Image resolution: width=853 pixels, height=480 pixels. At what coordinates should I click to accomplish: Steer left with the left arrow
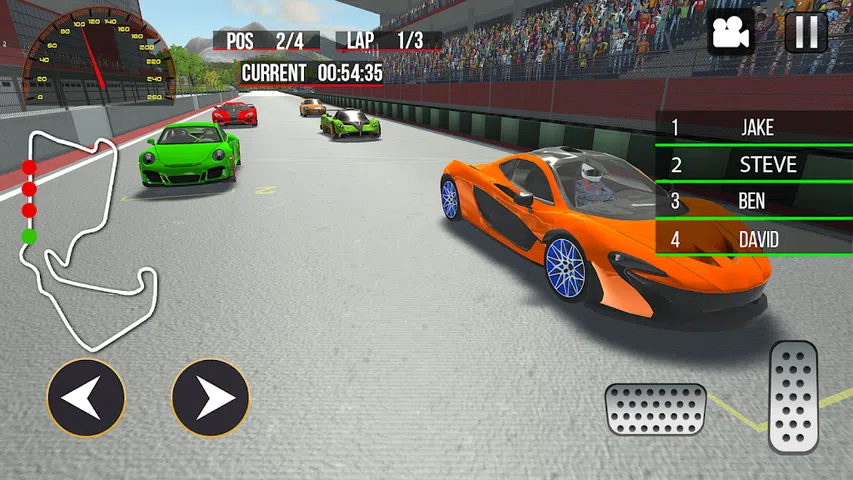(x=86, y=398)
